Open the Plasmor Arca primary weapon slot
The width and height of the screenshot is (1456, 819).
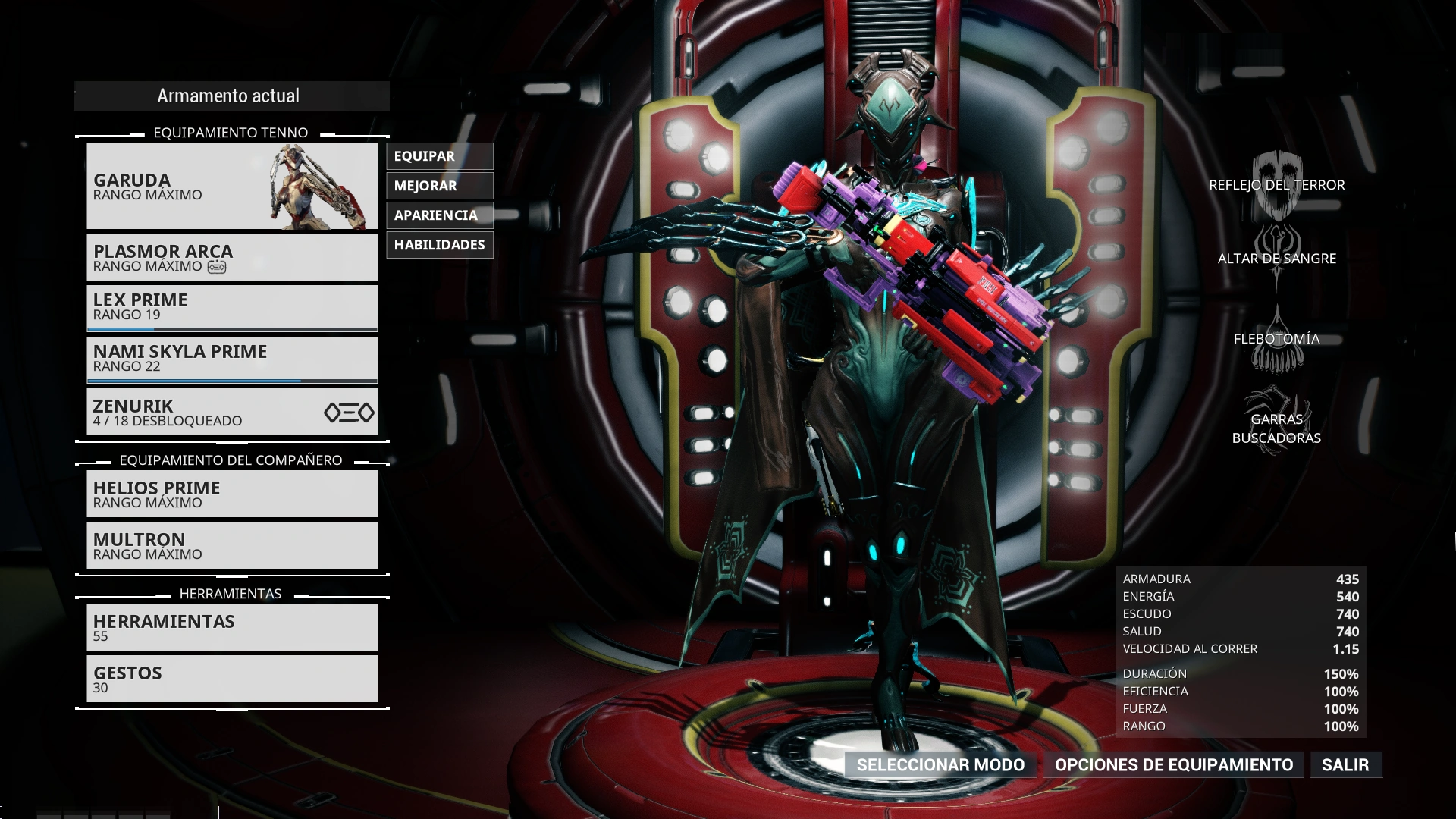coord(232,257)
